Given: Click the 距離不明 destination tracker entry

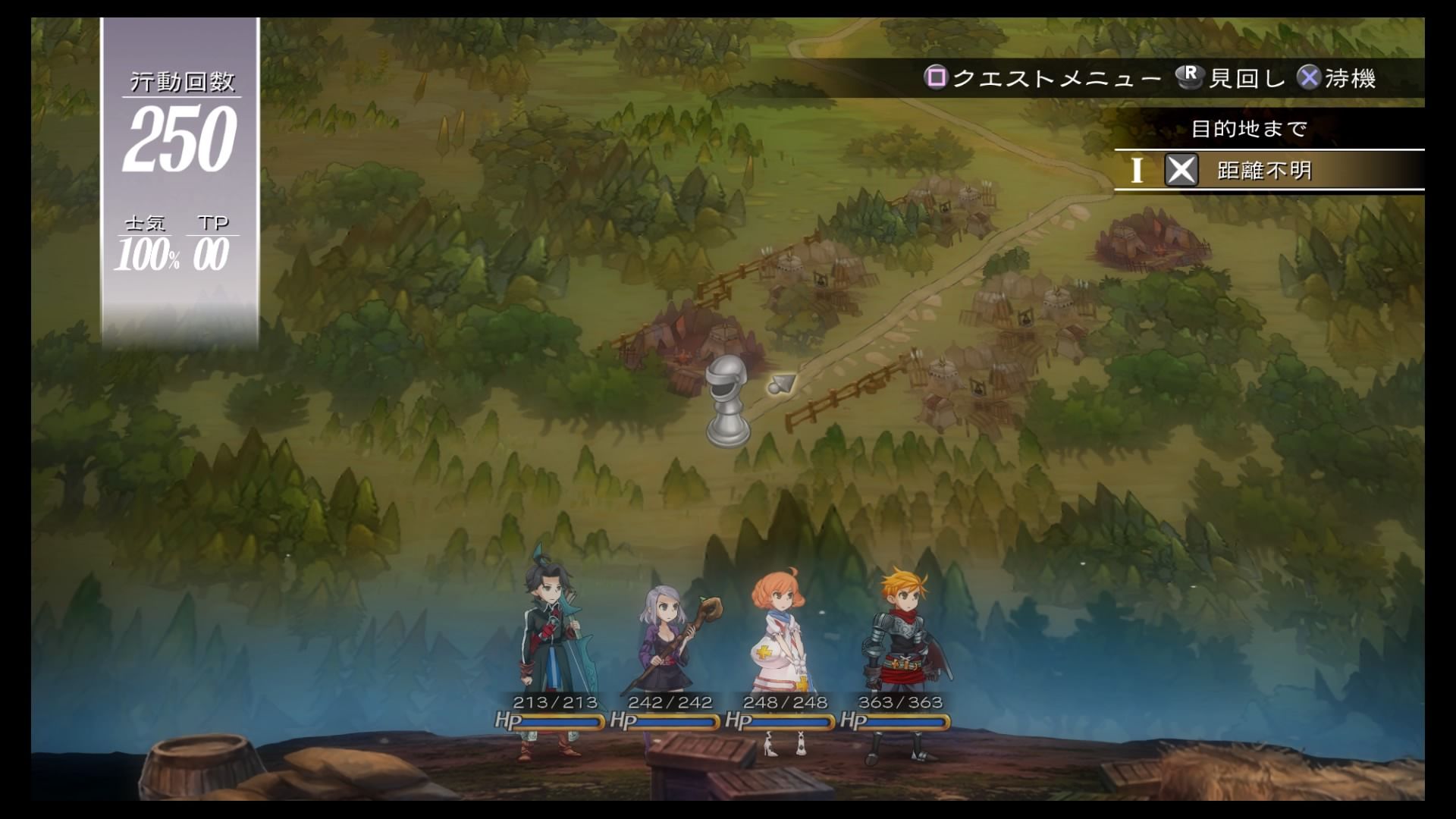Looking at the screenshot, I should coord(1264,171).
